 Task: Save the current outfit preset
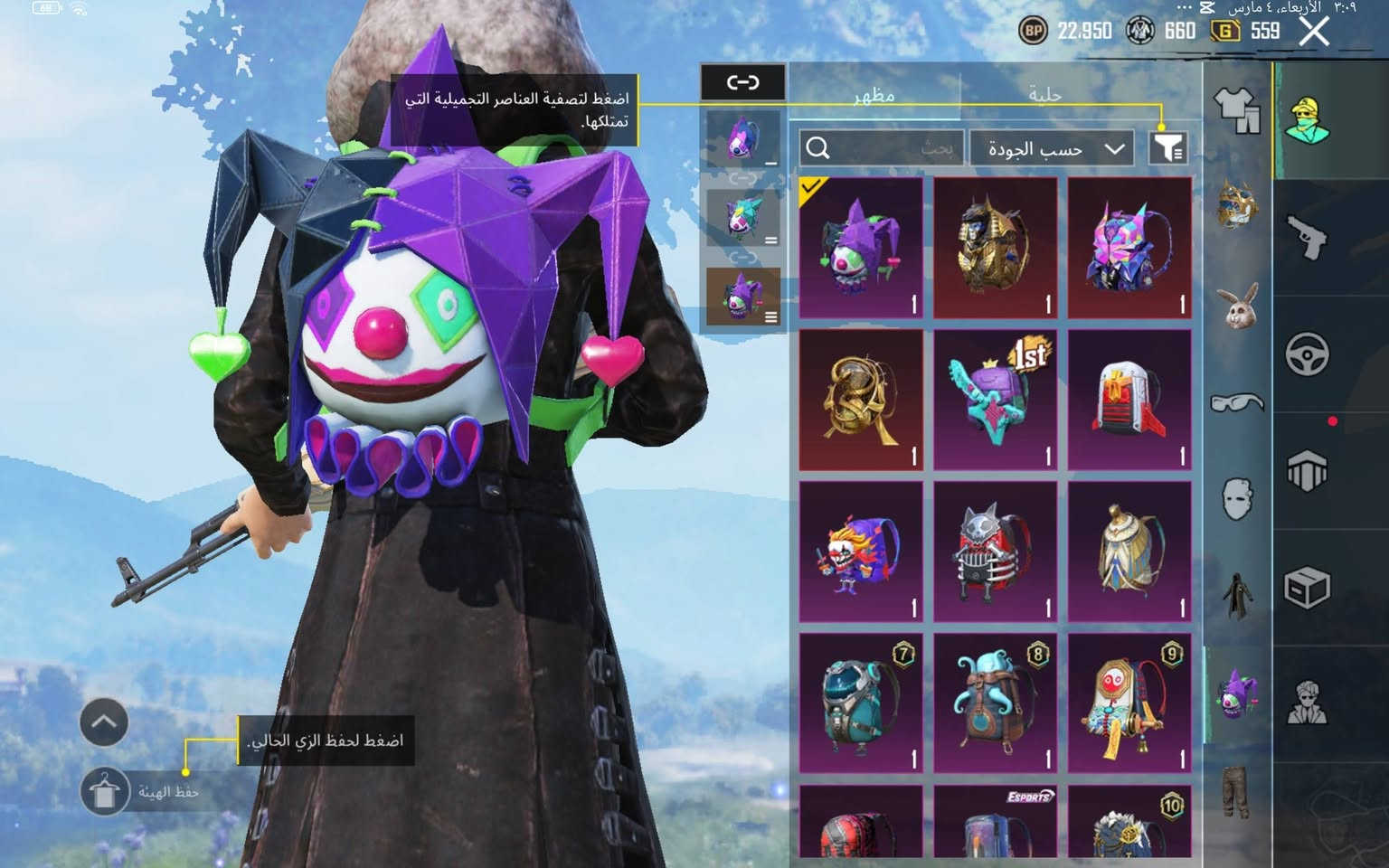click(x=104, y=792)
